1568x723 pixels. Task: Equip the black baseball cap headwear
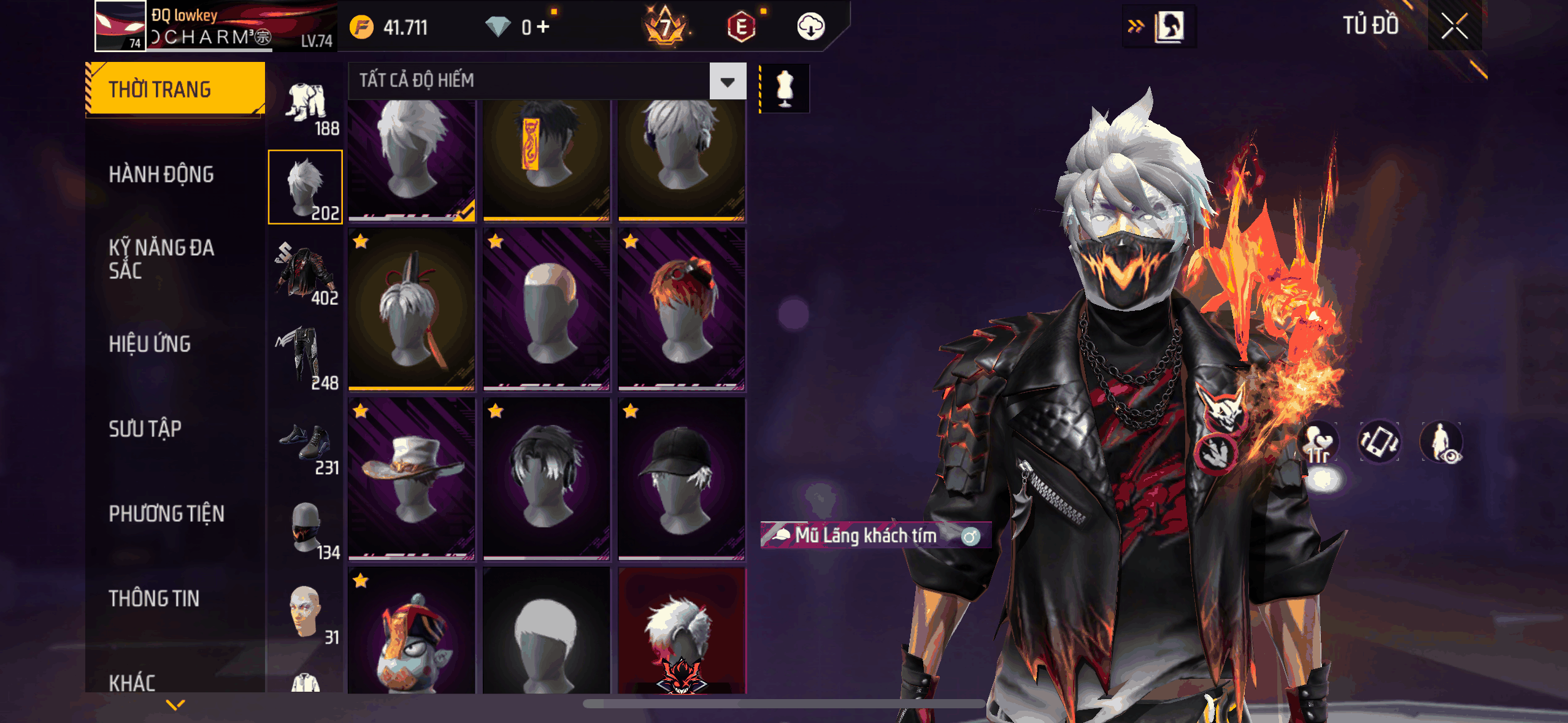coord(682,479)
